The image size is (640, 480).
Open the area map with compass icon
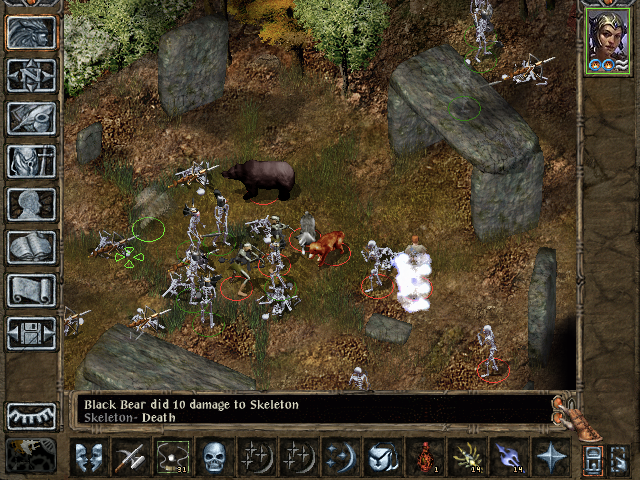coord(31,76)
